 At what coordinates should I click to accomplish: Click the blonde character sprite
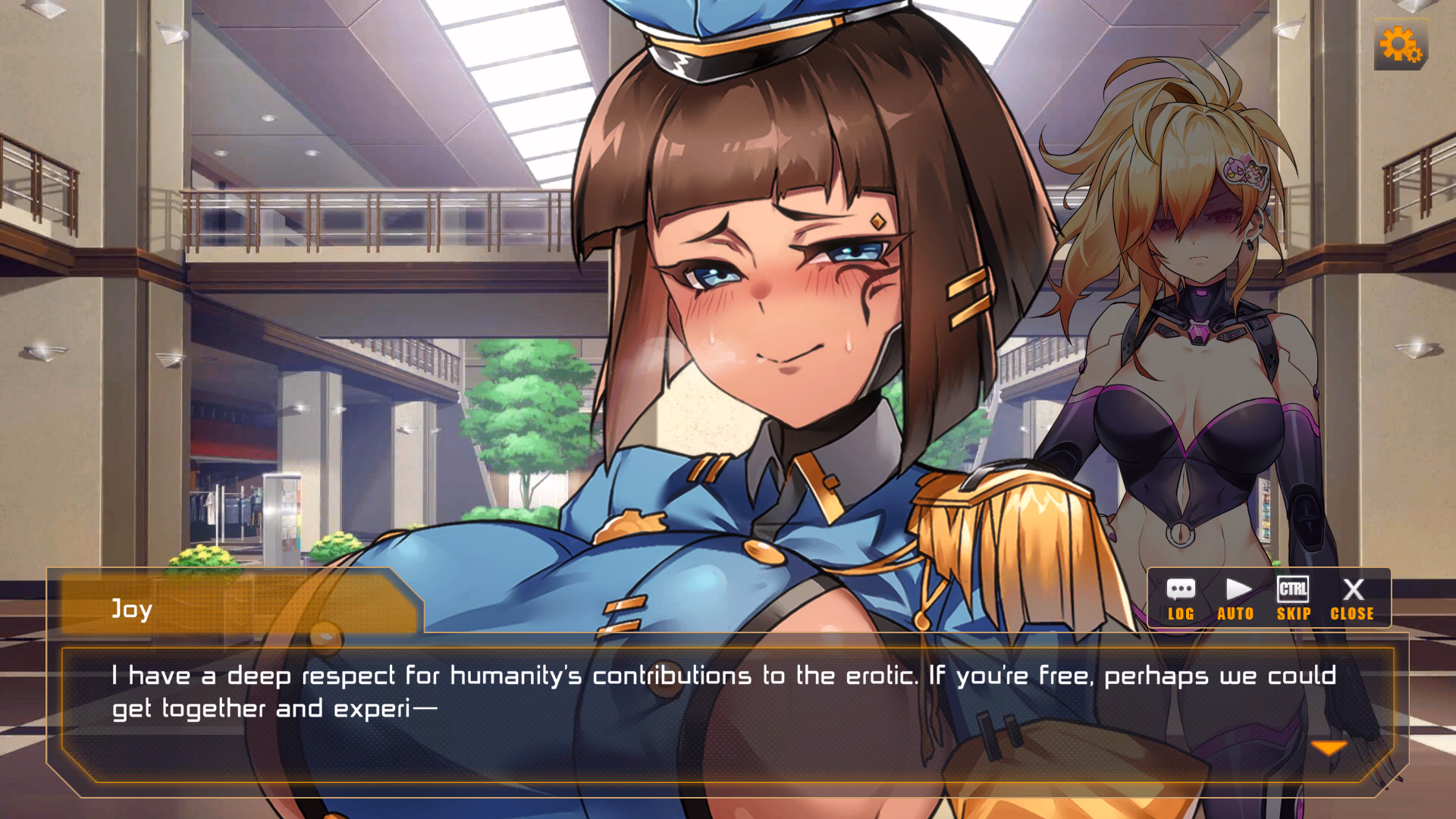pos(1191,303)
